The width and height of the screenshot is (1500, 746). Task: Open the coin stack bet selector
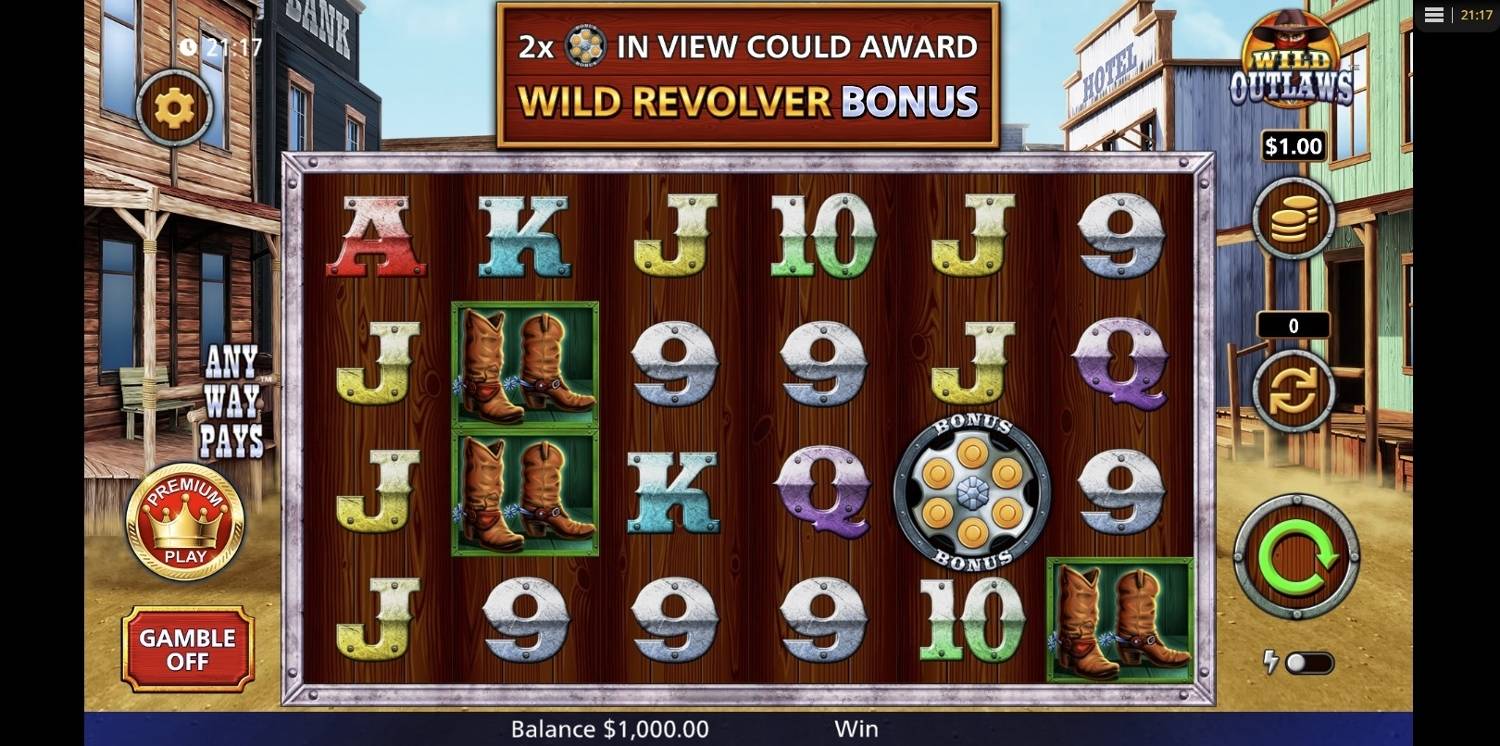click(x=1294, y=219)
